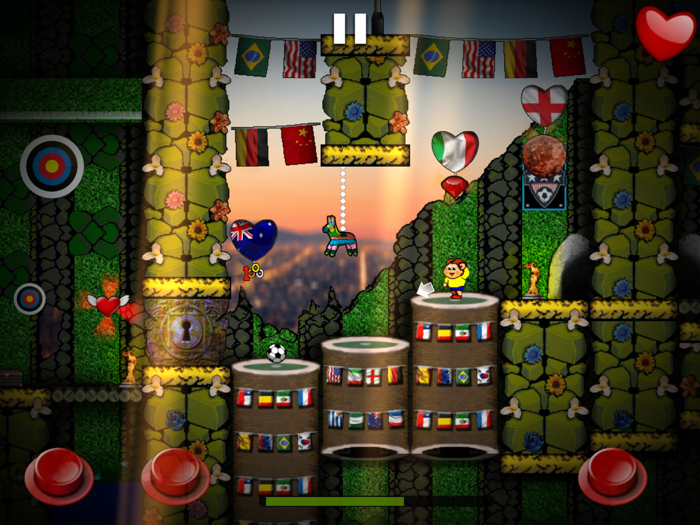Pause the game with the pause button
This screenshot has height=525, width=700.
pyautogui.click(x=349, y=29)
